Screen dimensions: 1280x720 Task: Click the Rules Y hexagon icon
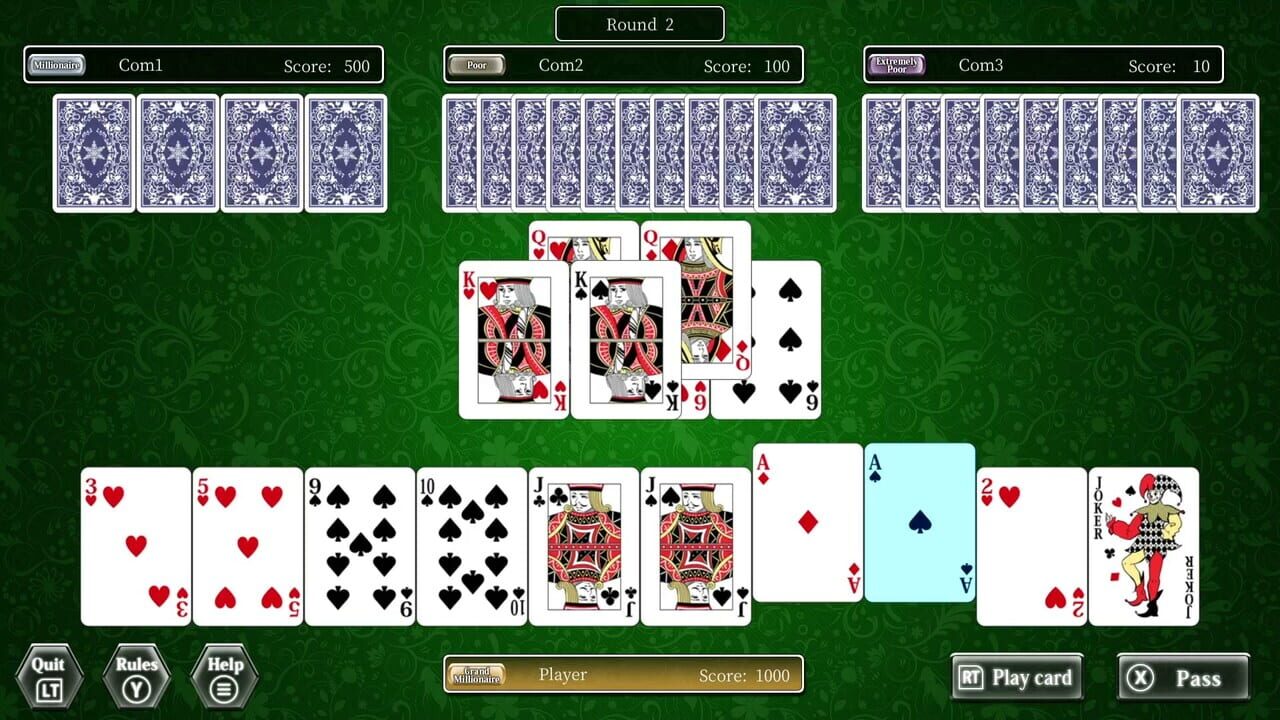point(136,677)
